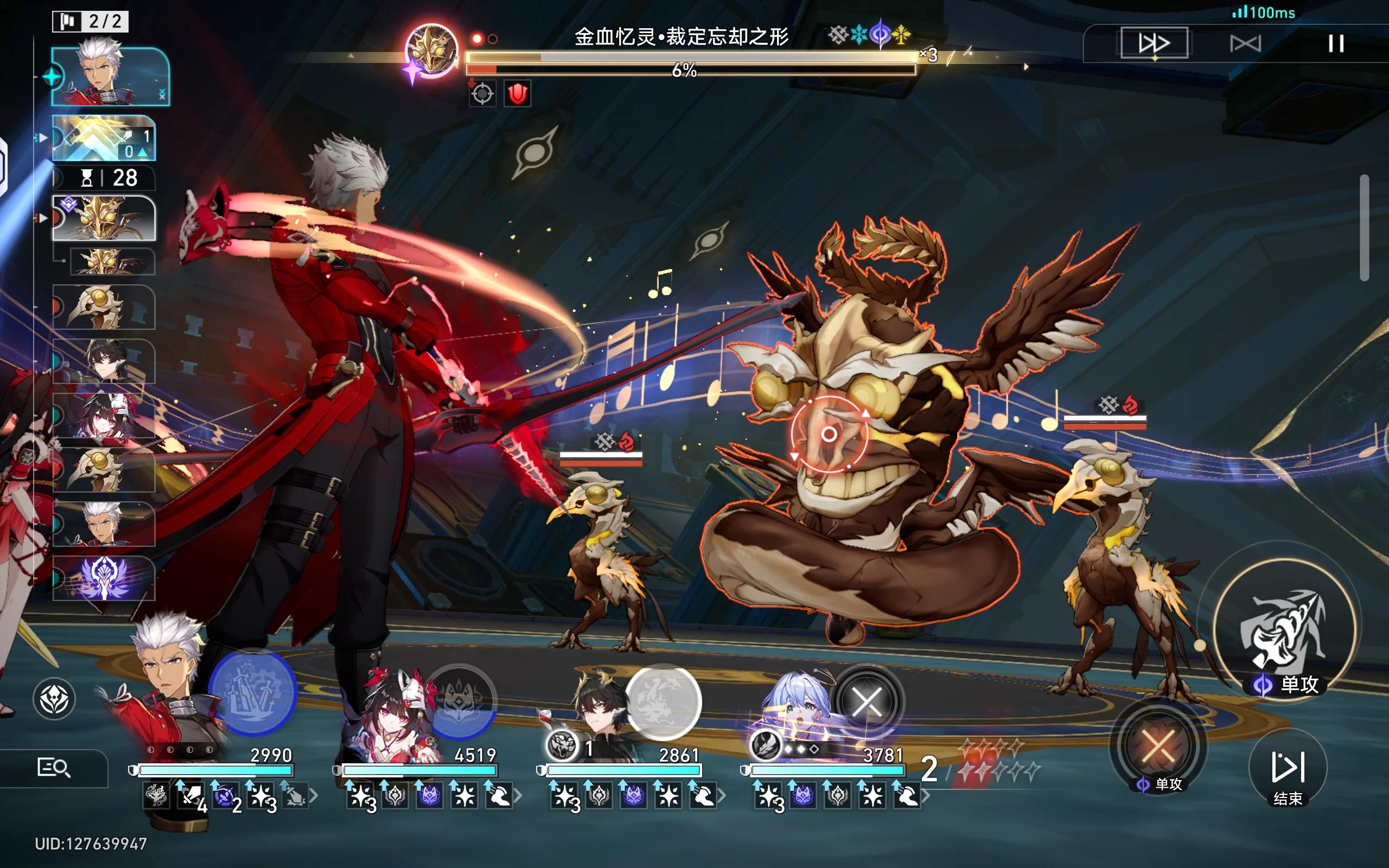Activate the dark-haired horned character's ultimate
This screenshot has width=1389, height=868.
click(x=663, y=702)
